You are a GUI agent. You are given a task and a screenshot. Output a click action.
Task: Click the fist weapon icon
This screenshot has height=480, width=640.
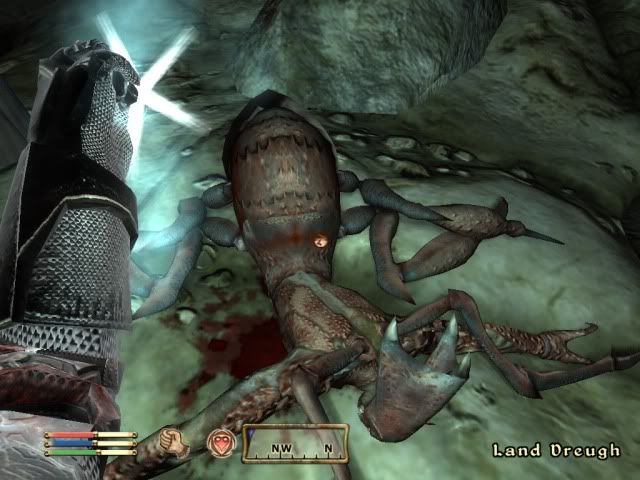tap(175, 442)
